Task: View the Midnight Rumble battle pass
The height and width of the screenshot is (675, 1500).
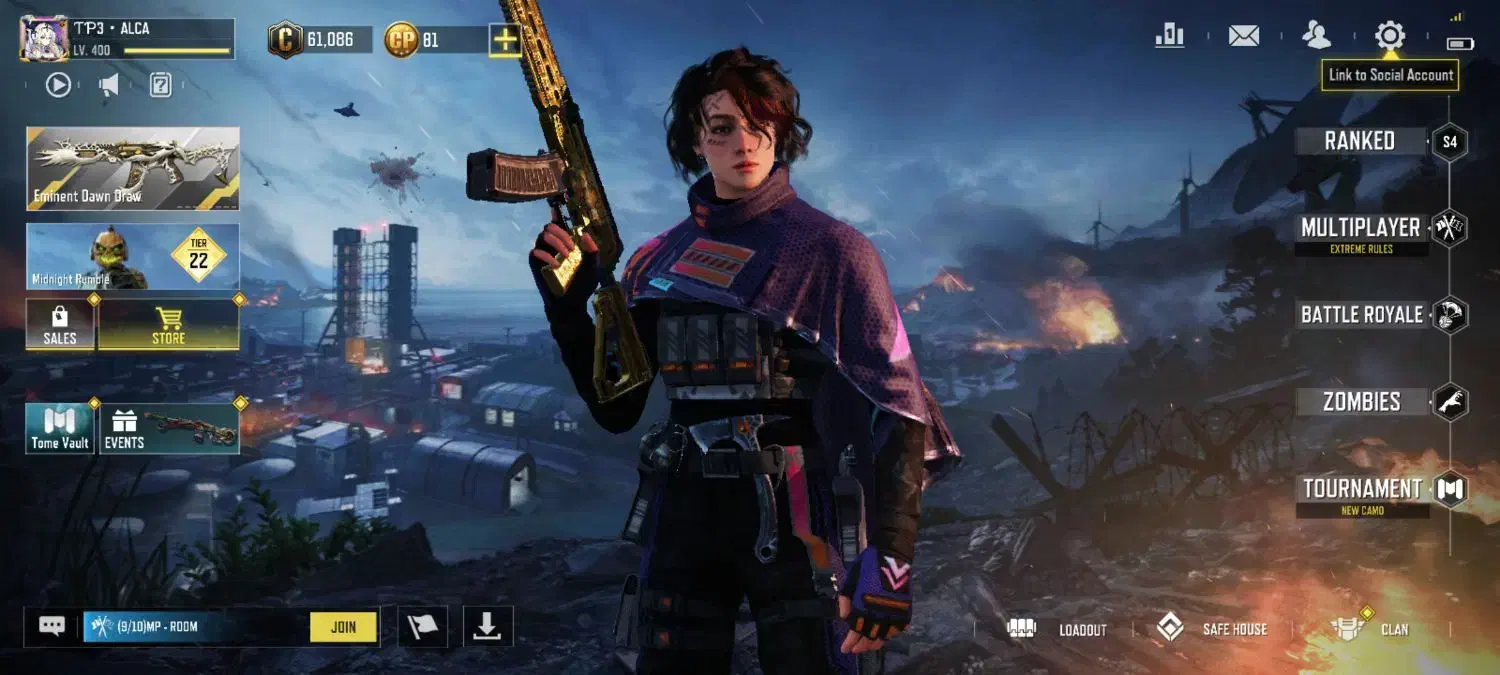Action: pos(133,257)
